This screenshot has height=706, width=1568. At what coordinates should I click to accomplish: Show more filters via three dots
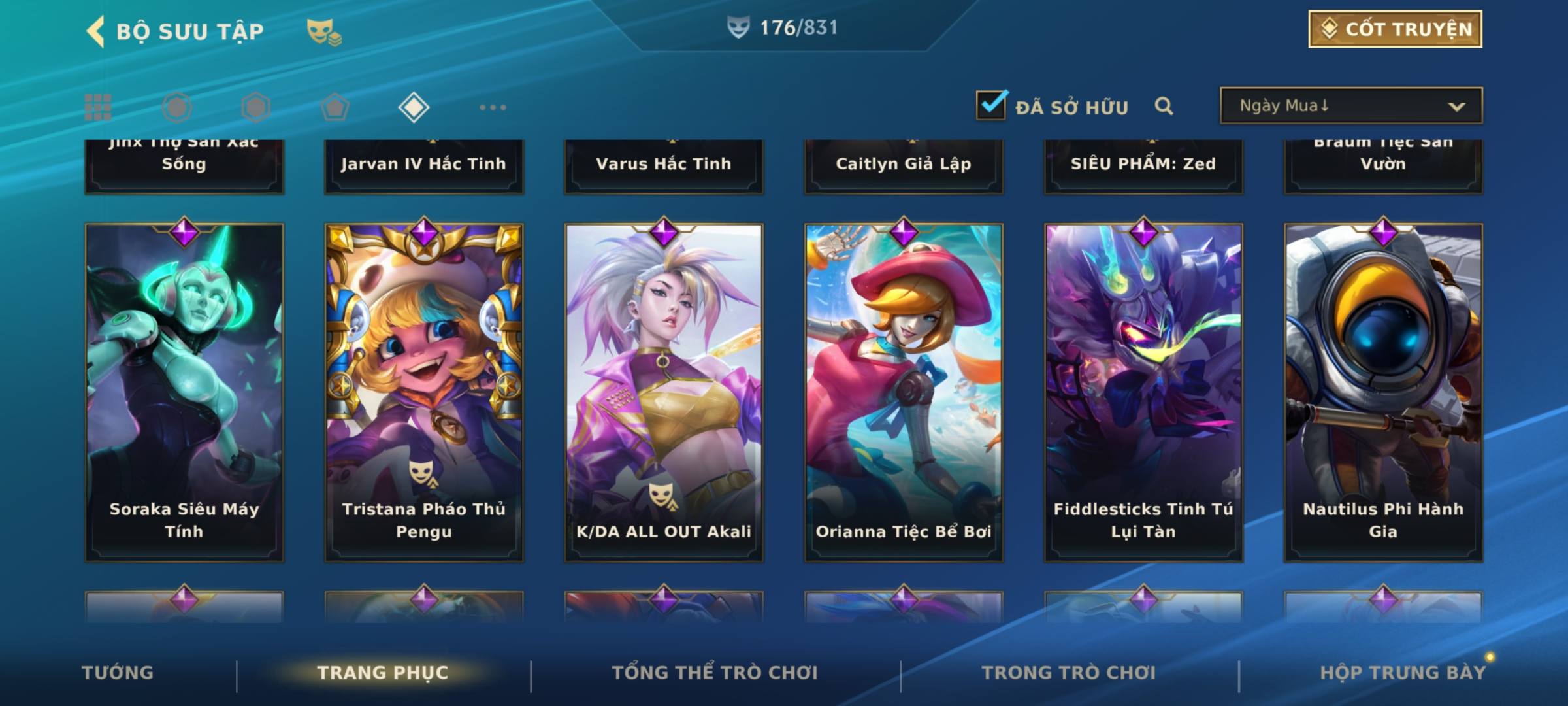(493, 107)
